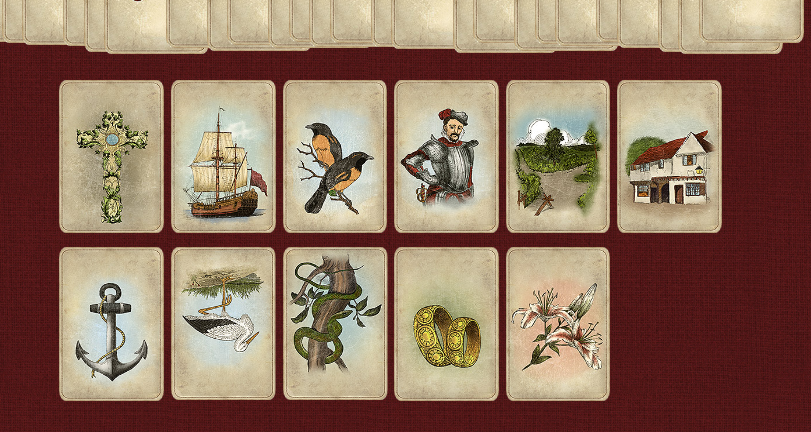The width and height of the screenshot is (811, 432).
Task: Select the armored knight card
Action: coord(446,157)
